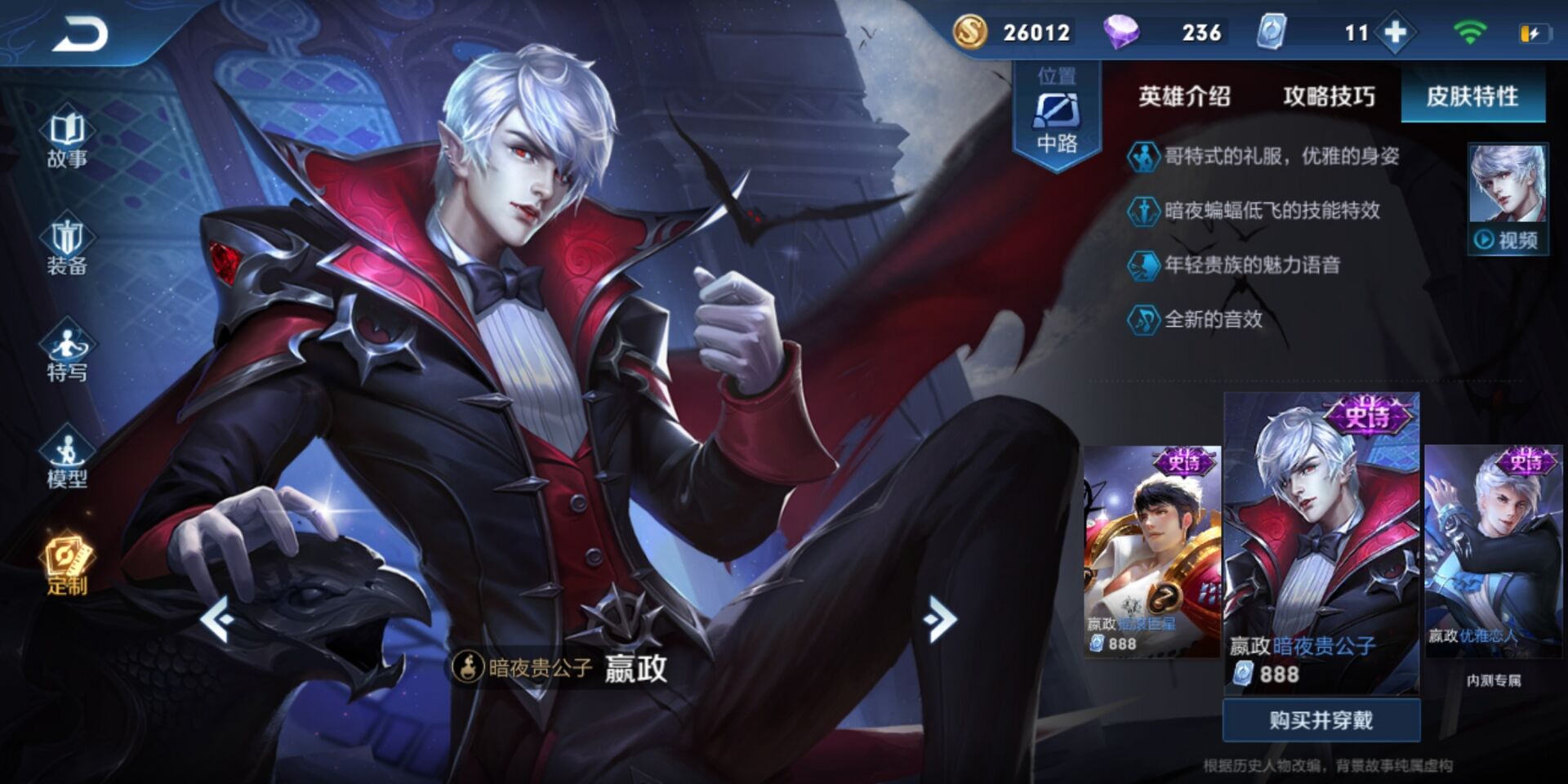Open the 装备 equipment section
This screenshot has height=784, width=1568.
point(67,247)
